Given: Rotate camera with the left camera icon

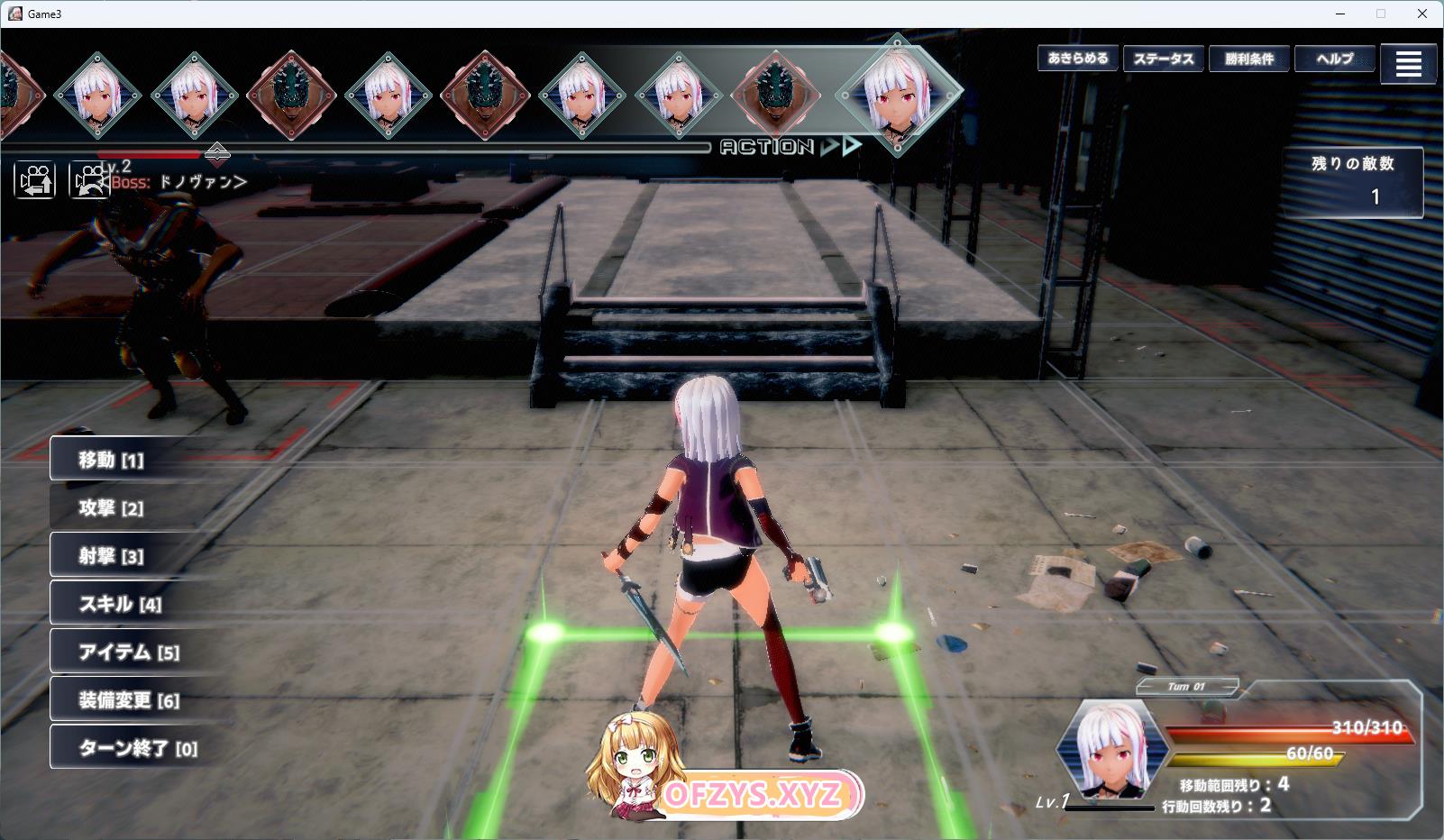Looking at the screenshot, I should pos(35,180).
